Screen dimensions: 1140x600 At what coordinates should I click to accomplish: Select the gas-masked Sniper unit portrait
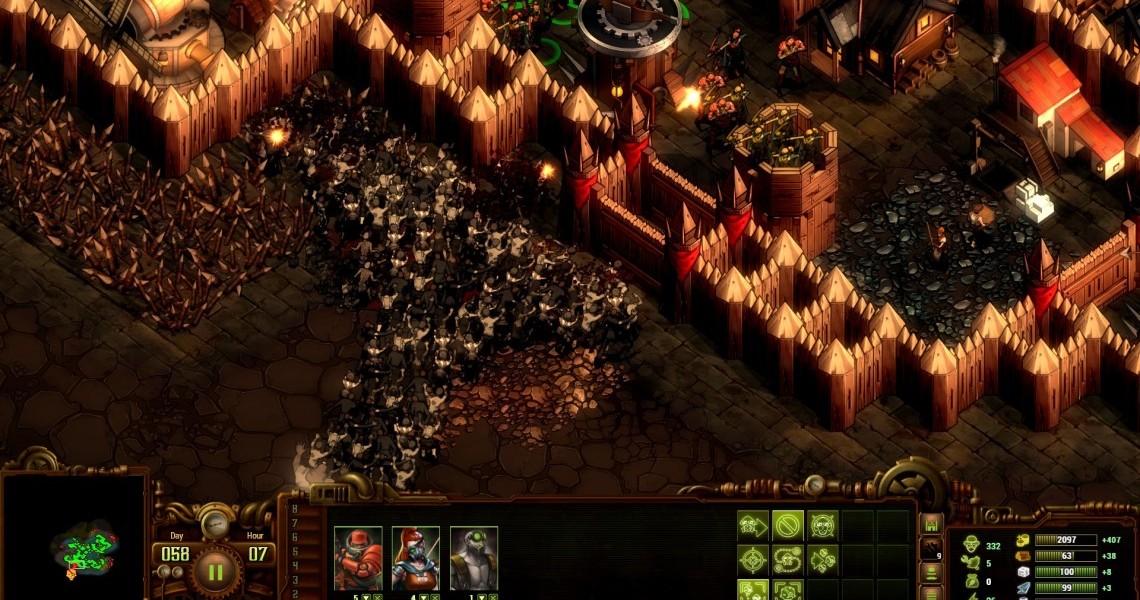pos(473,558)
